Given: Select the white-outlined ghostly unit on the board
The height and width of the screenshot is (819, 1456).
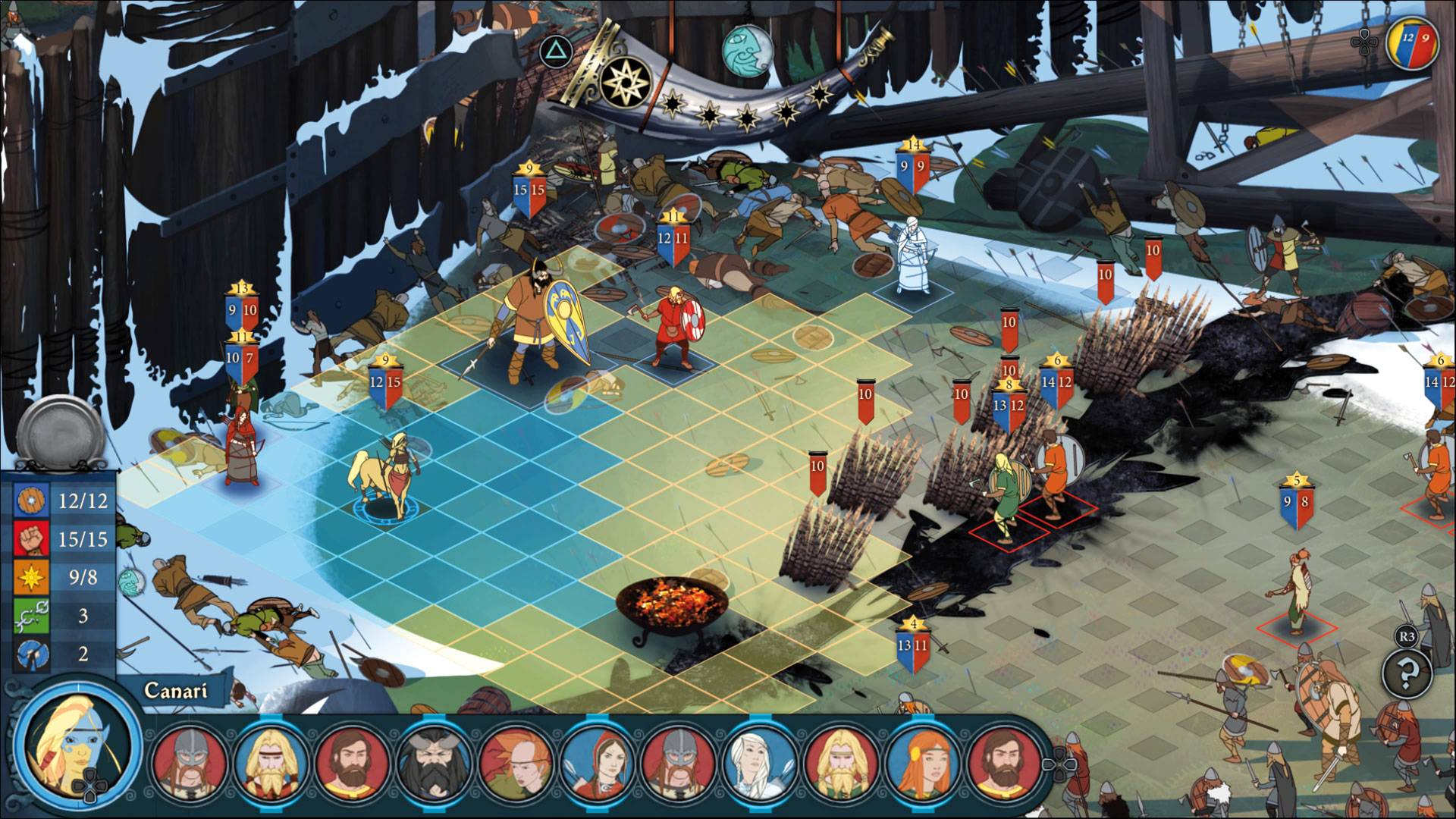Looking at the screenshot, I should tap(912, 256).
